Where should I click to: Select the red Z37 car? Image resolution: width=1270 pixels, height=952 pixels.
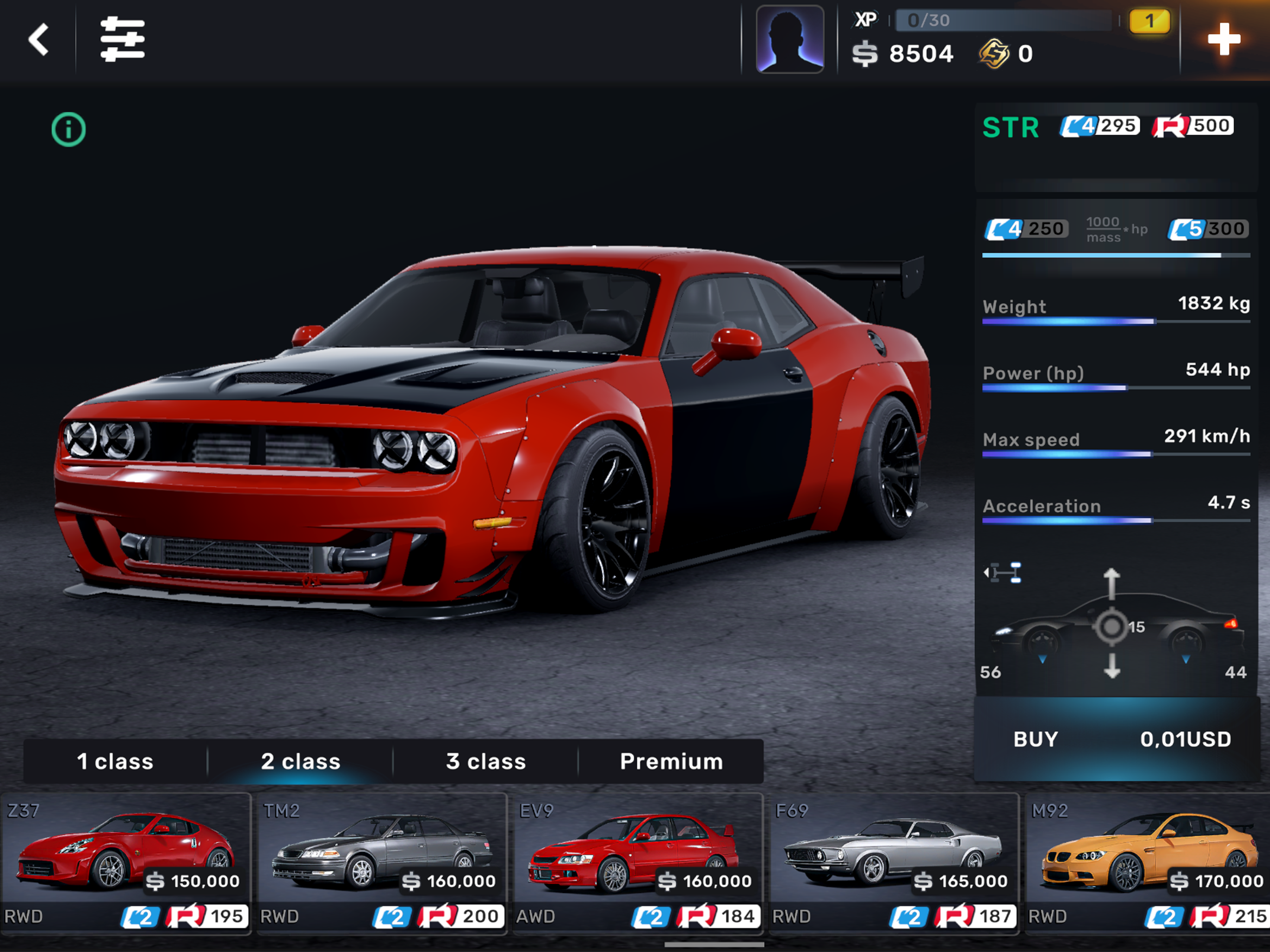126,861
